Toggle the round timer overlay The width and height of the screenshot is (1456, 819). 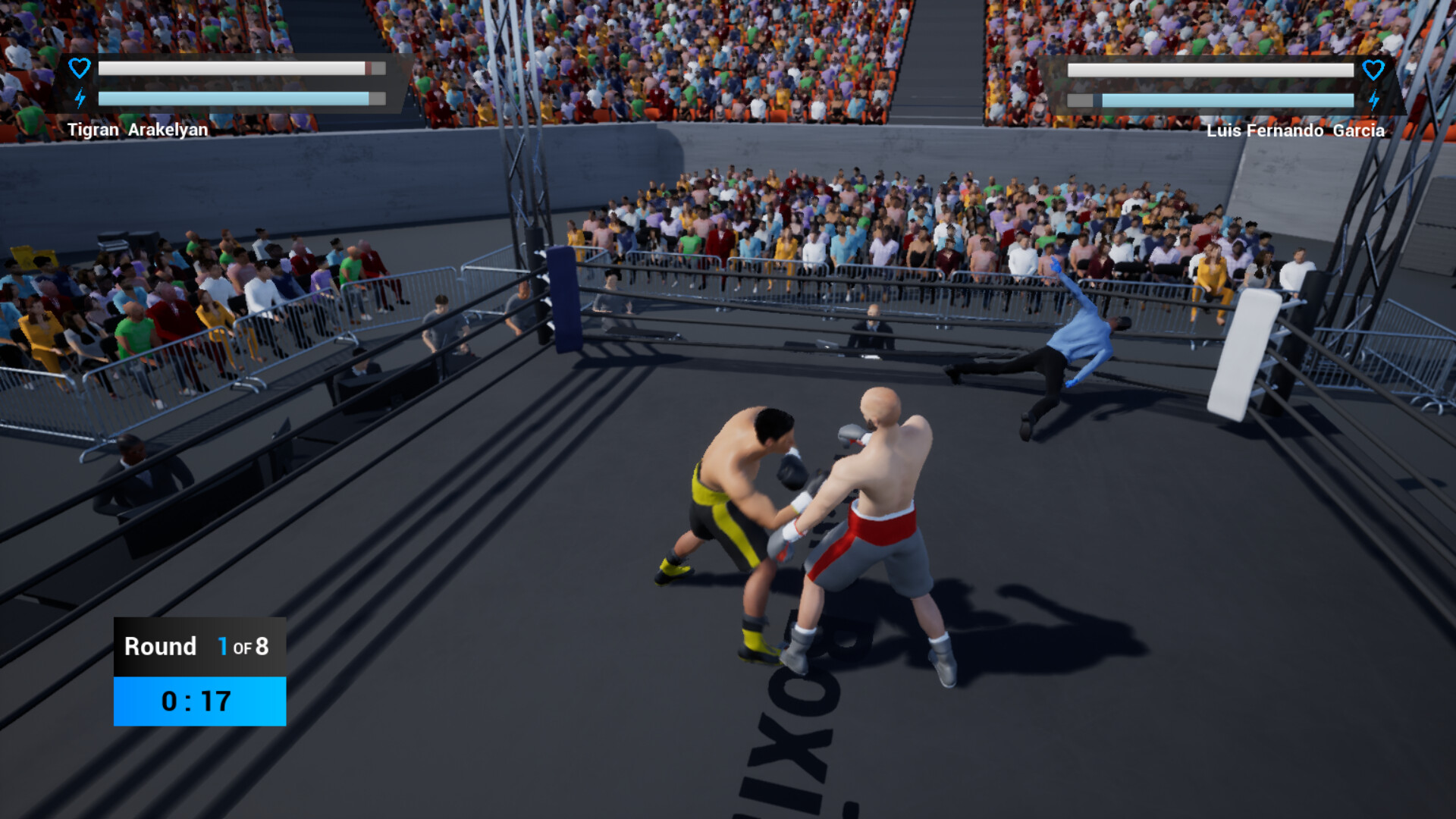coord(199,701)
